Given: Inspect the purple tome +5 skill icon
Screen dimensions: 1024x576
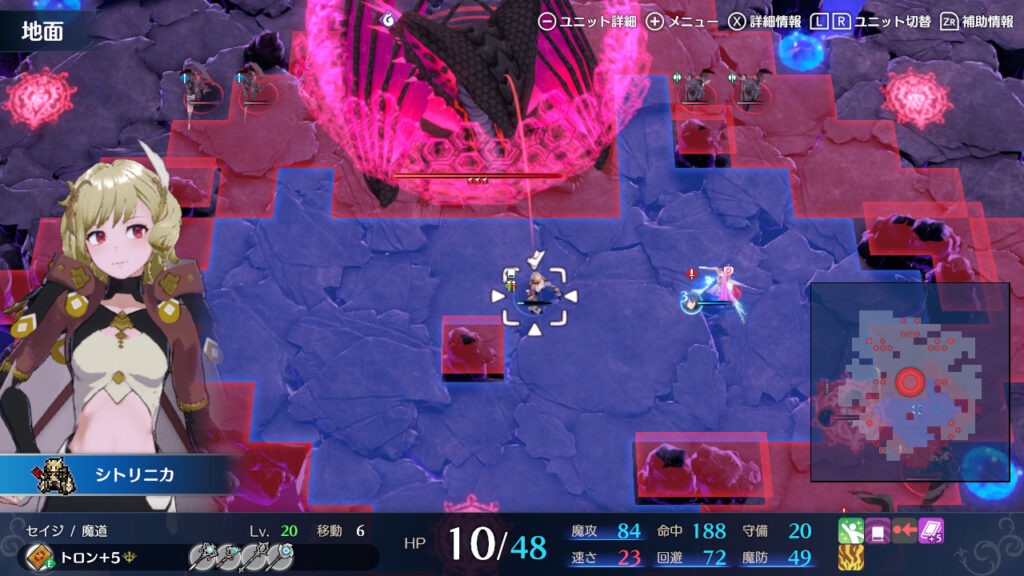Looking at the screenshot, I should pos(931,531).
